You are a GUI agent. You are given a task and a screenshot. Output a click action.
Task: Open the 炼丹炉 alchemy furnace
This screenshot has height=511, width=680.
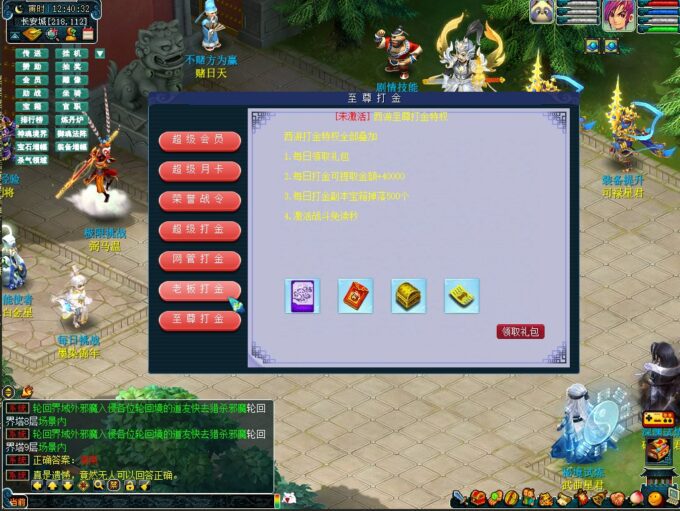click(70, 119)
